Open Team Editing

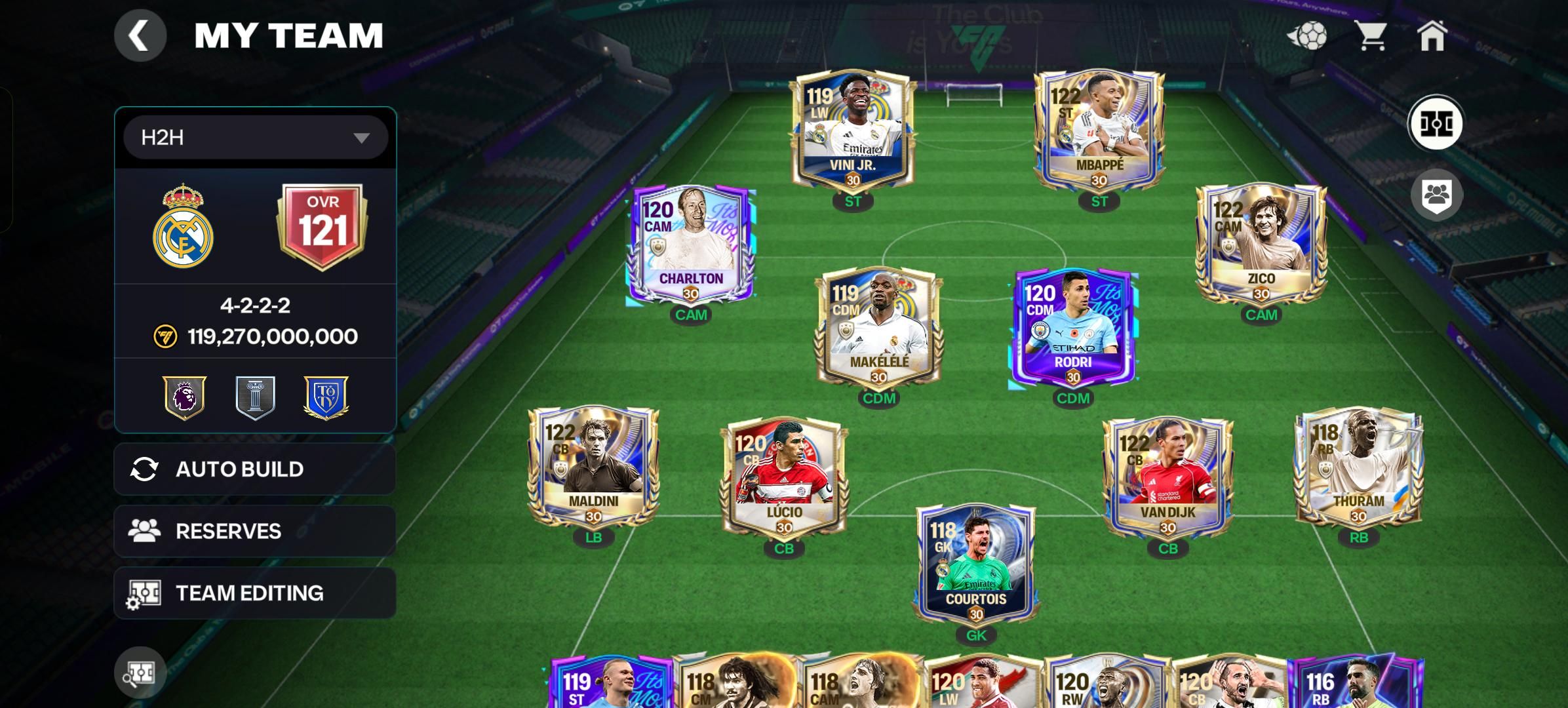pyautogui.click(x=254, y=593)
